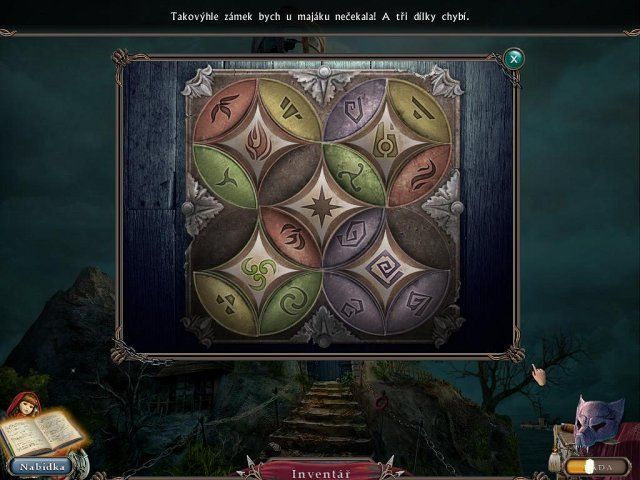Screen dimensions: 640x480
Task: Select the central eight-pointed star tile
Action: (323, 212)
